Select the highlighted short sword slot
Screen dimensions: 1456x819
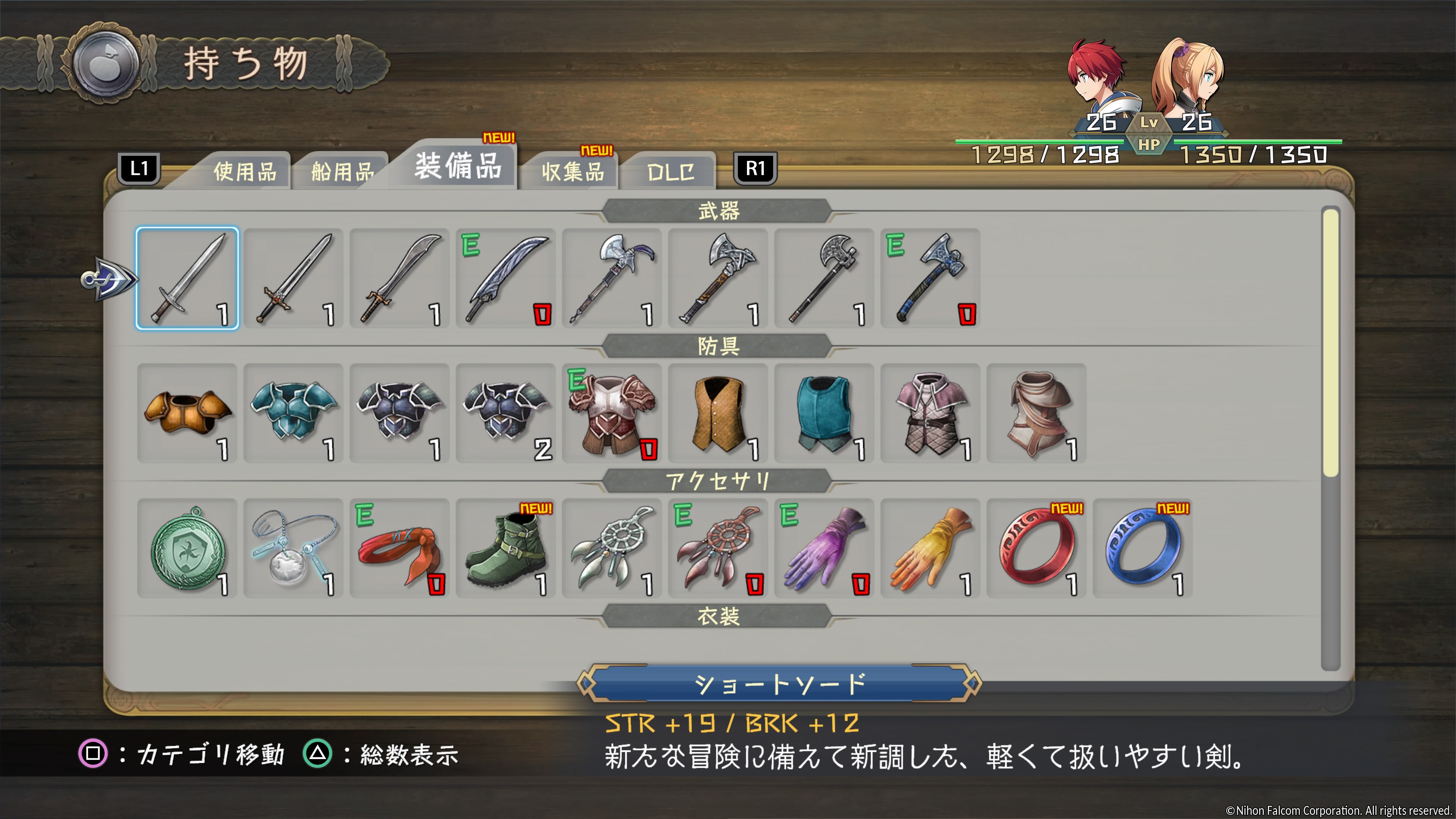click(x=187, y=279)
